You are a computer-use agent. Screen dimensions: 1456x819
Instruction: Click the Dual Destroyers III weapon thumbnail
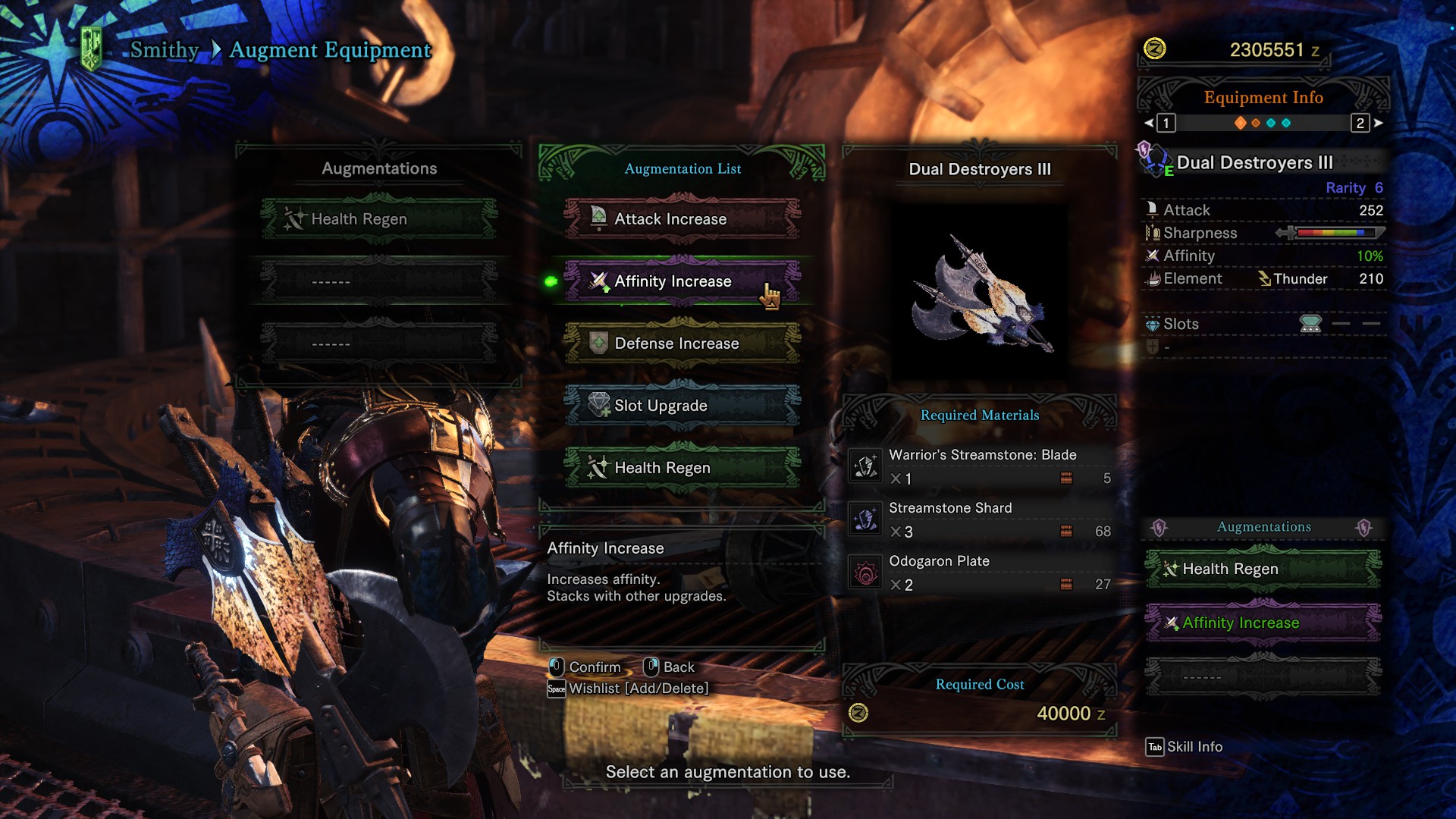click(x=978, y=290)
